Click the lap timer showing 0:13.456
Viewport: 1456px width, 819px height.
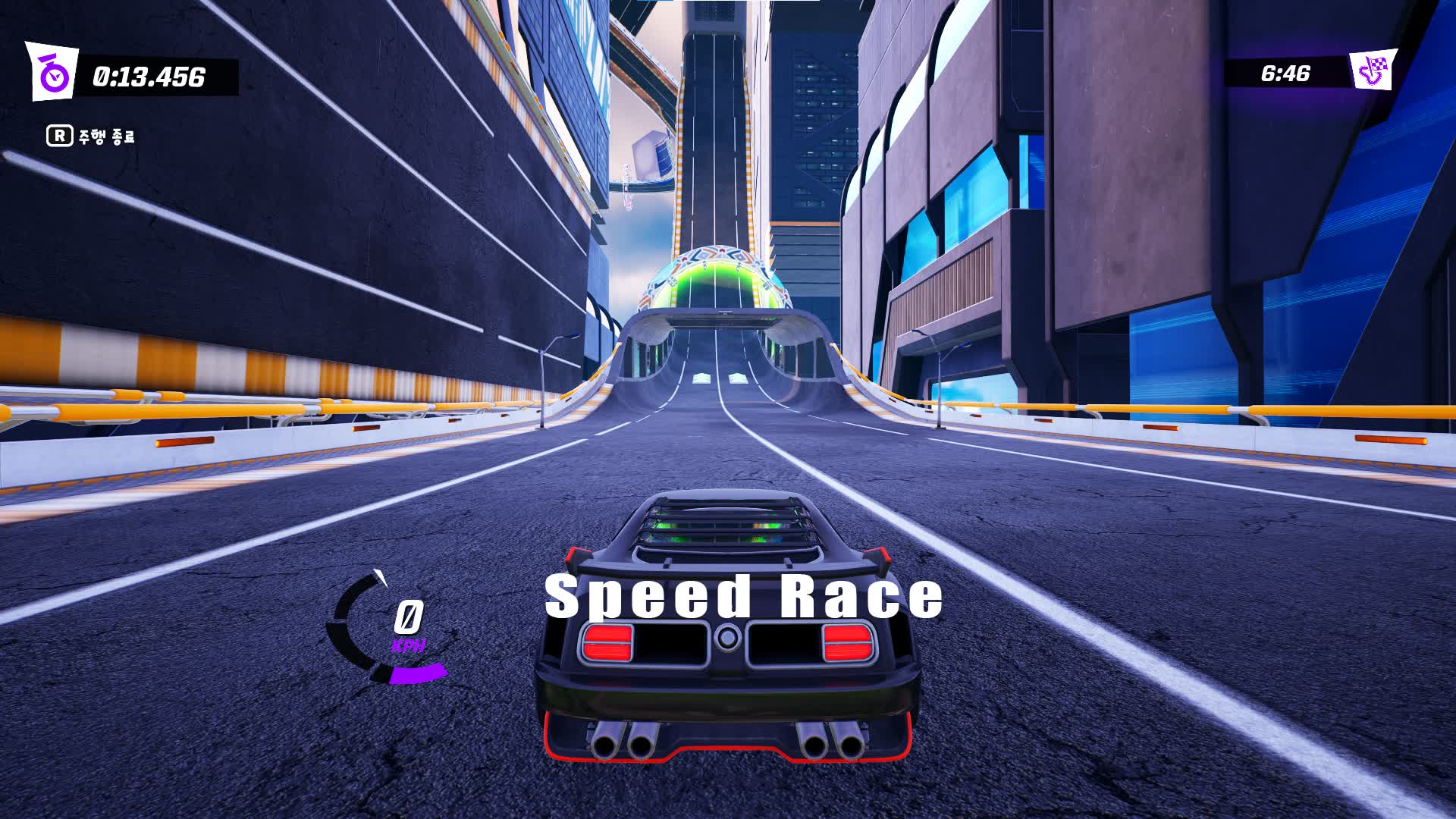coord(149,74)
